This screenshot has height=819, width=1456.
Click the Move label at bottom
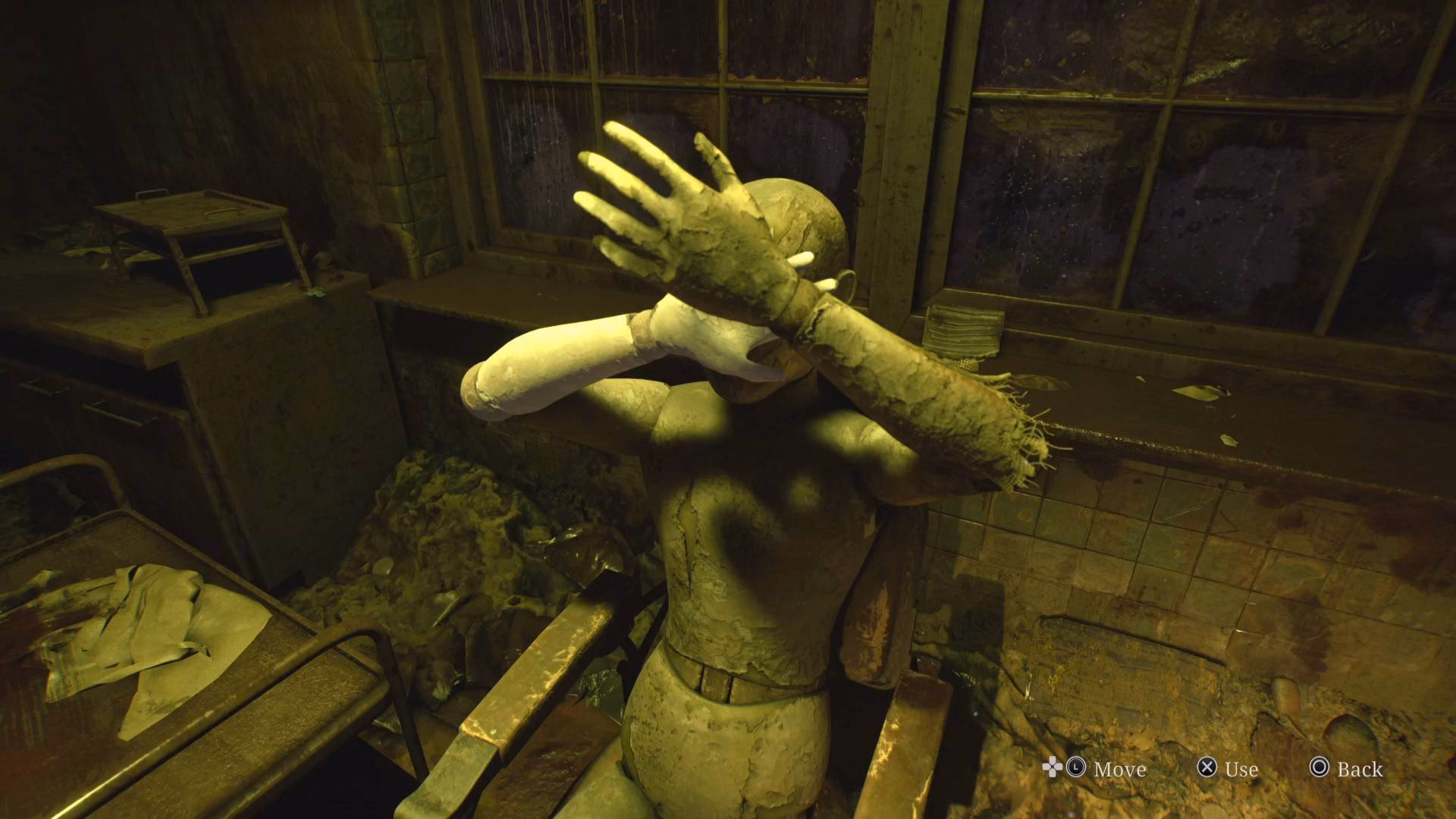pyautogui.click(x=1120, y=770)
